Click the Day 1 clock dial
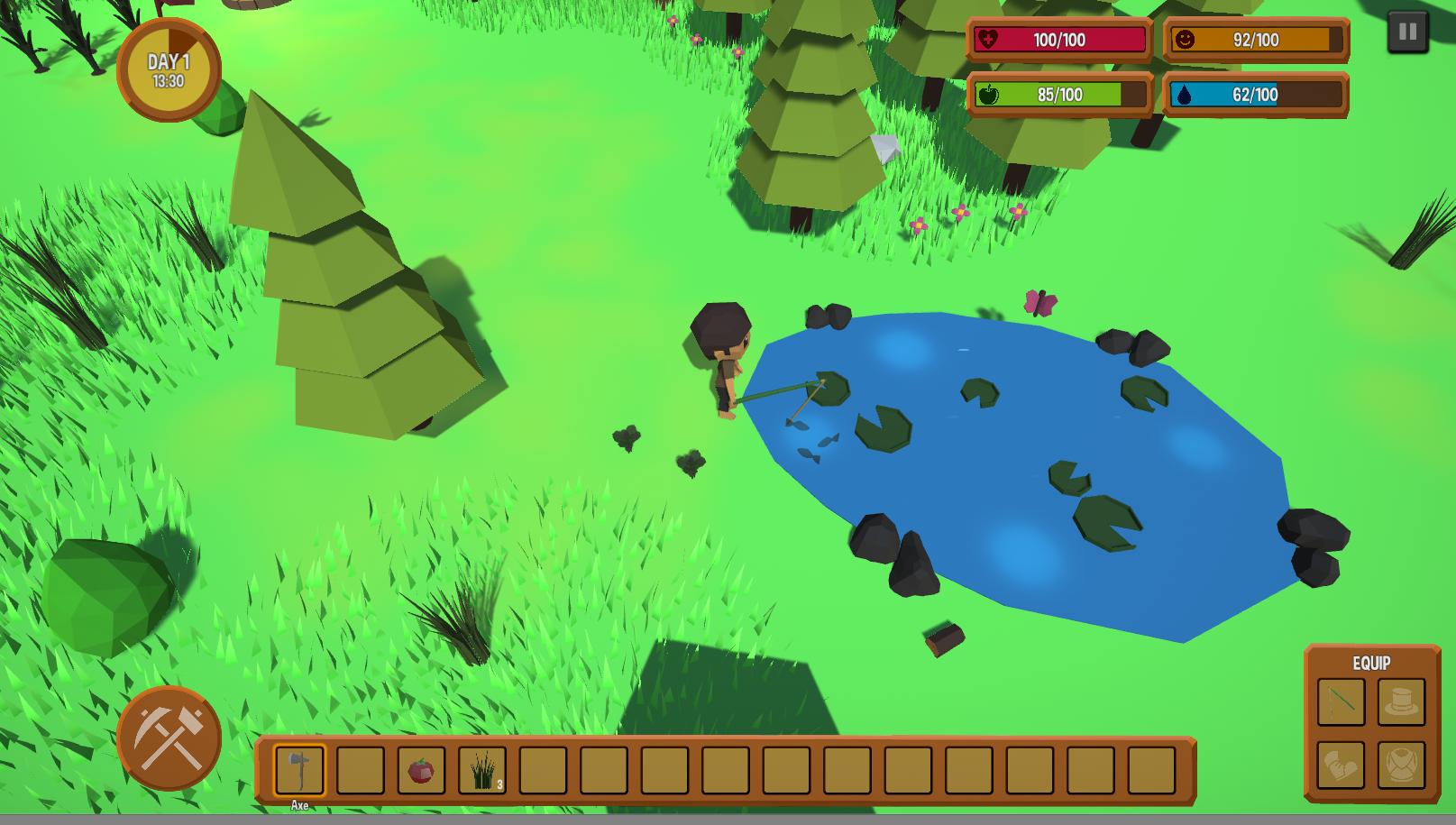1456x825 pixels. 169,70
